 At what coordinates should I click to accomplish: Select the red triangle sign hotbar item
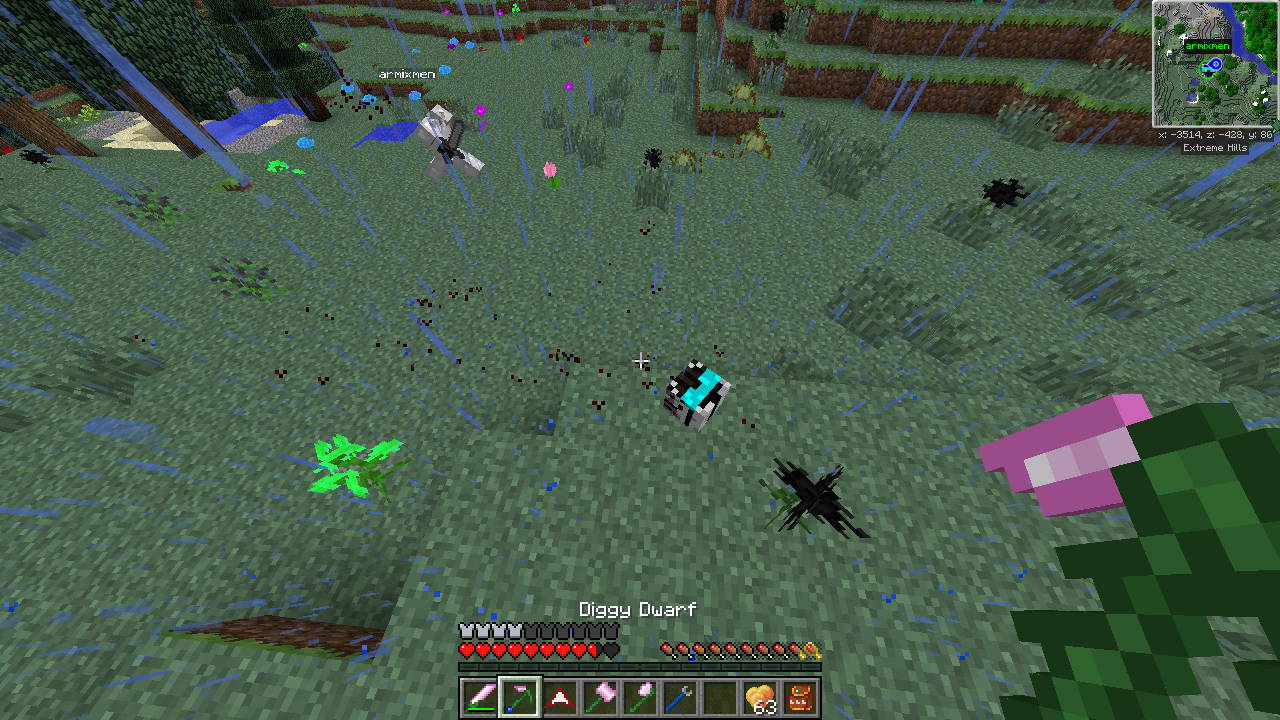560,697
